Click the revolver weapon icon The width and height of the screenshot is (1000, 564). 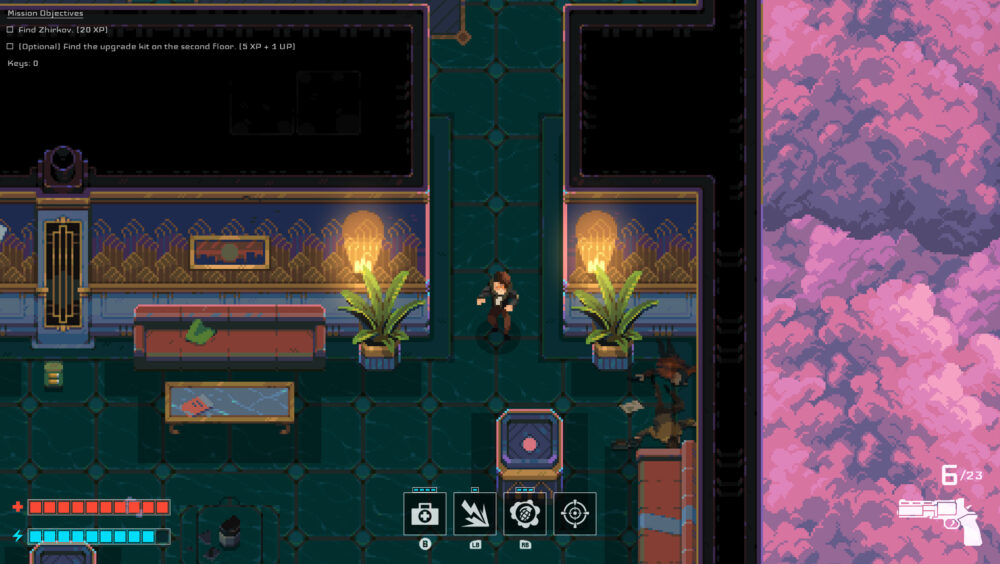point(941,518)
